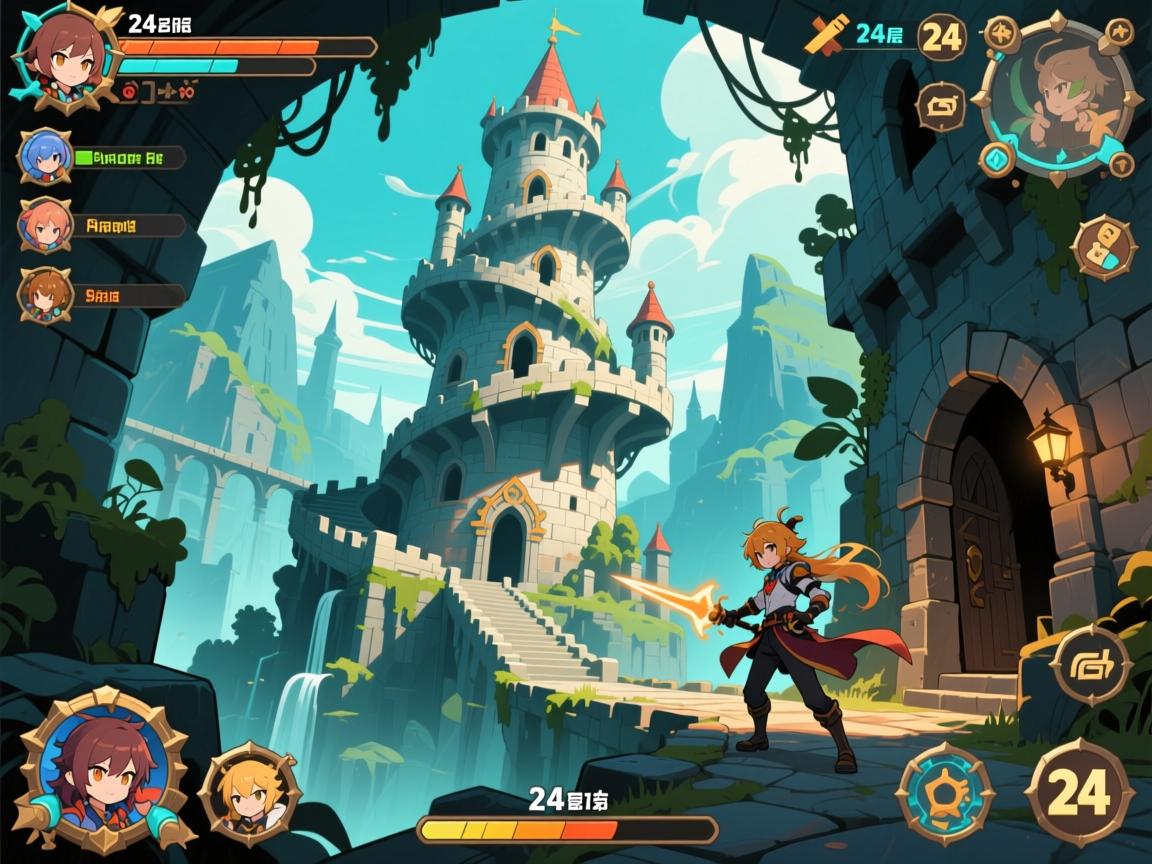Viewport: 1152px width, 864px height.
Task: Tap the large round 24 button
Action: pos(1080,794)
